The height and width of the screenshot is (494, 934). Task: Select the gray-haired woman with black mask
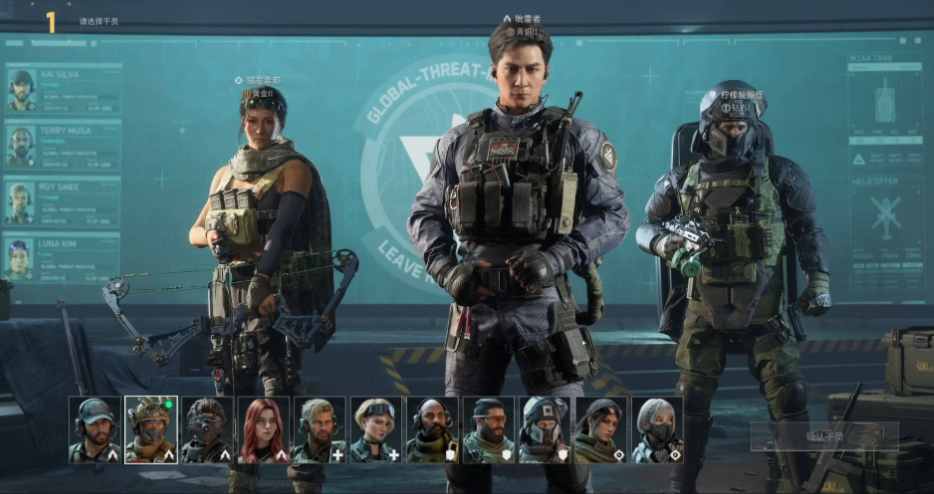[657, 430]
